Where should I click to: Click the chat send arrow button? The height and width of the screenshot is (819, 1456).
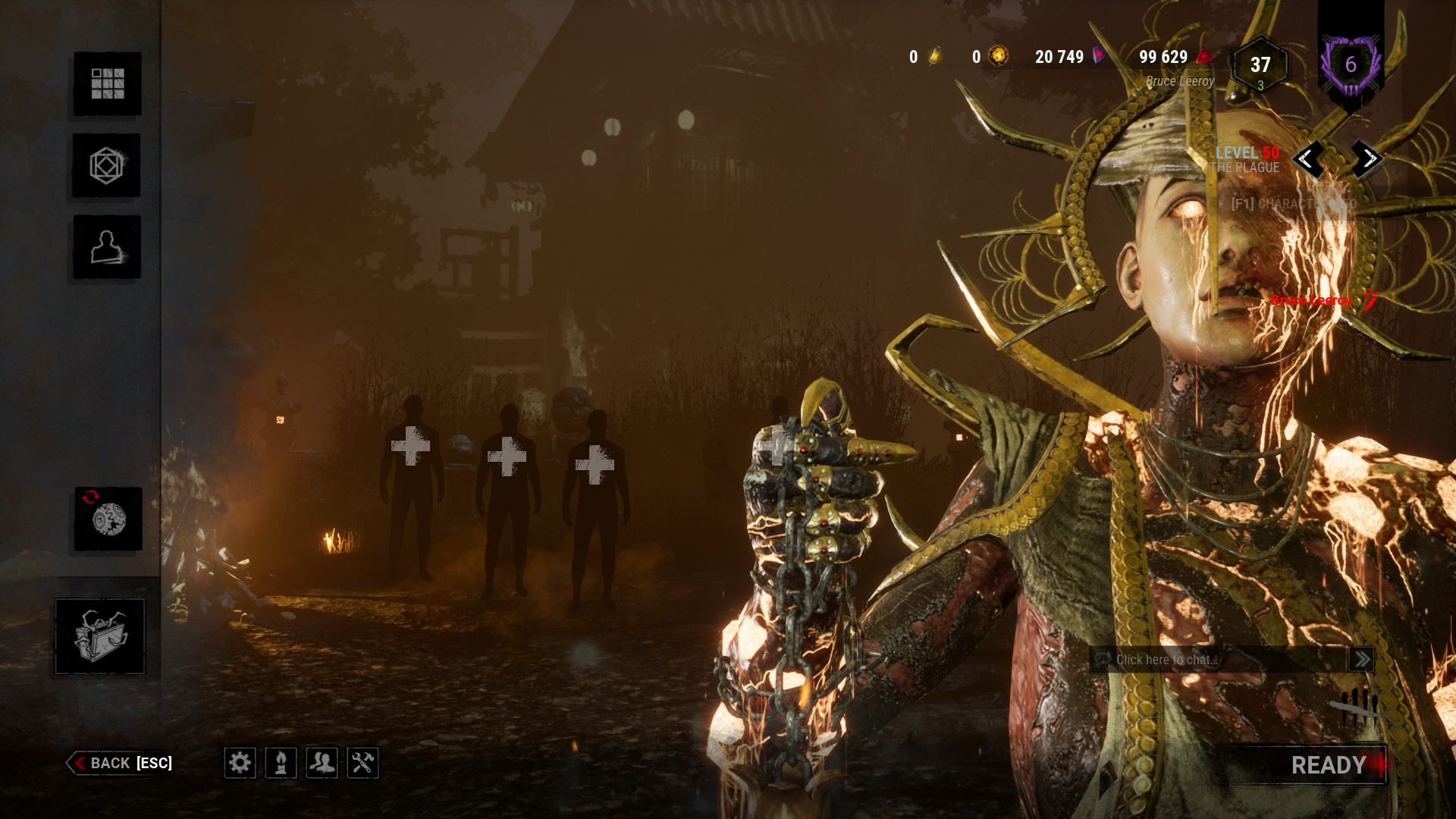click(x=1361, y=659)
